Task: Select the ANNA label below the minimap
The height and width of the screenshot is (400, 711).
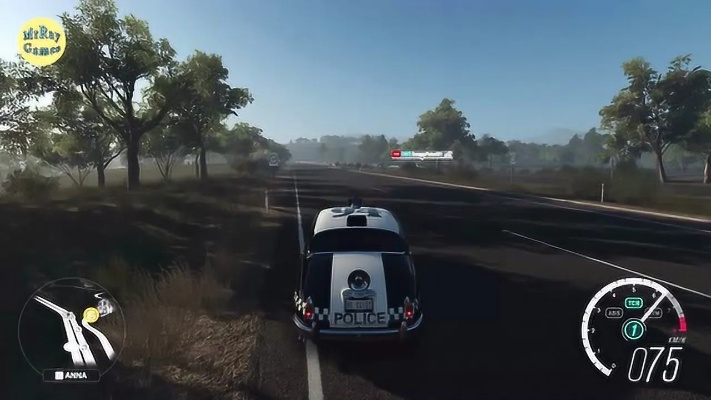Action: click(x=71, y=375)
